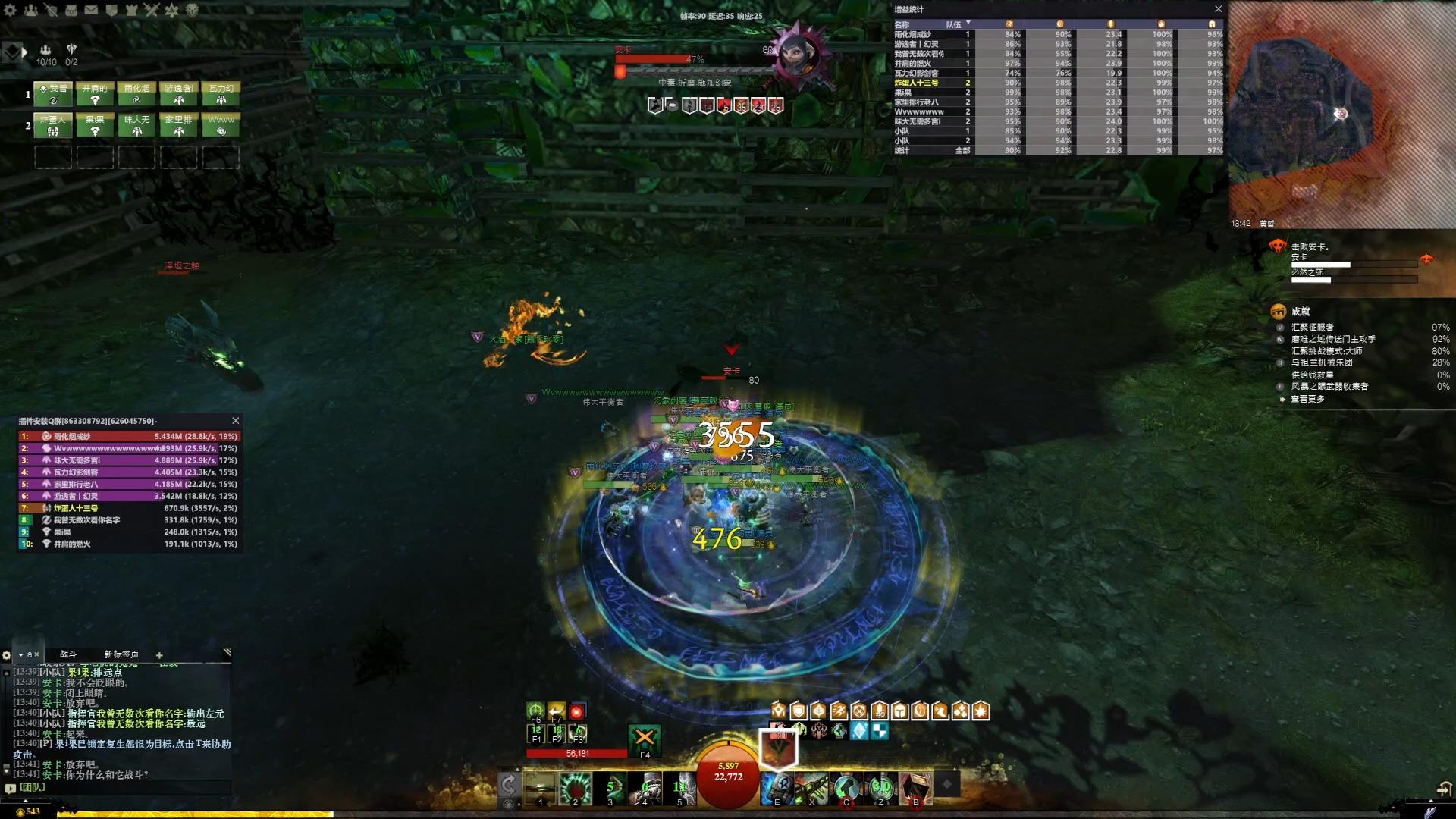This screenshot has height=819, width=1456.
Task: Close the DPS meter overlay window
Action: (x=235, y=421)
